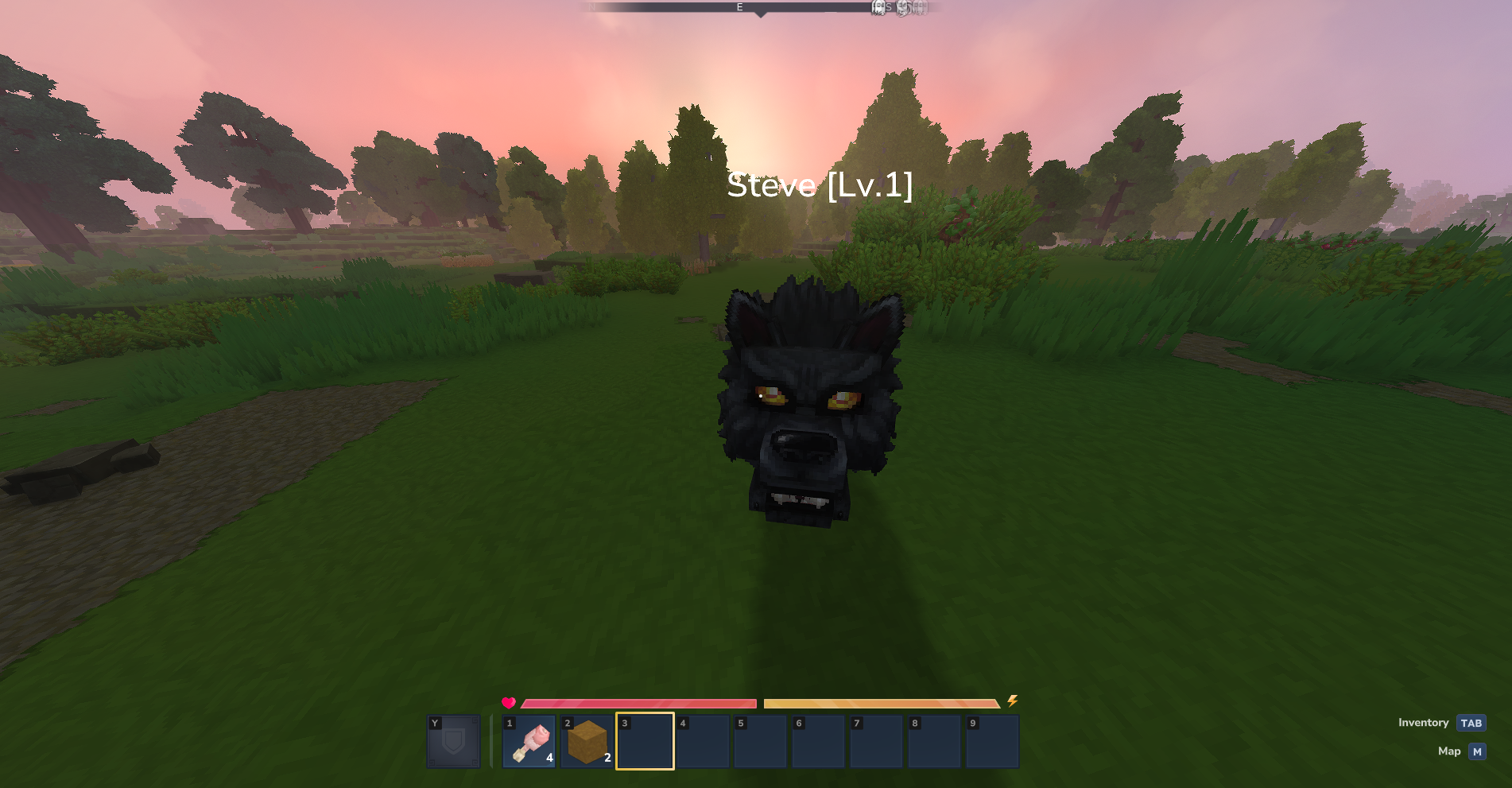Screen dimensions: 1512x788
Task: Open the Map via its label
Action: click(x=1450, y=751)
